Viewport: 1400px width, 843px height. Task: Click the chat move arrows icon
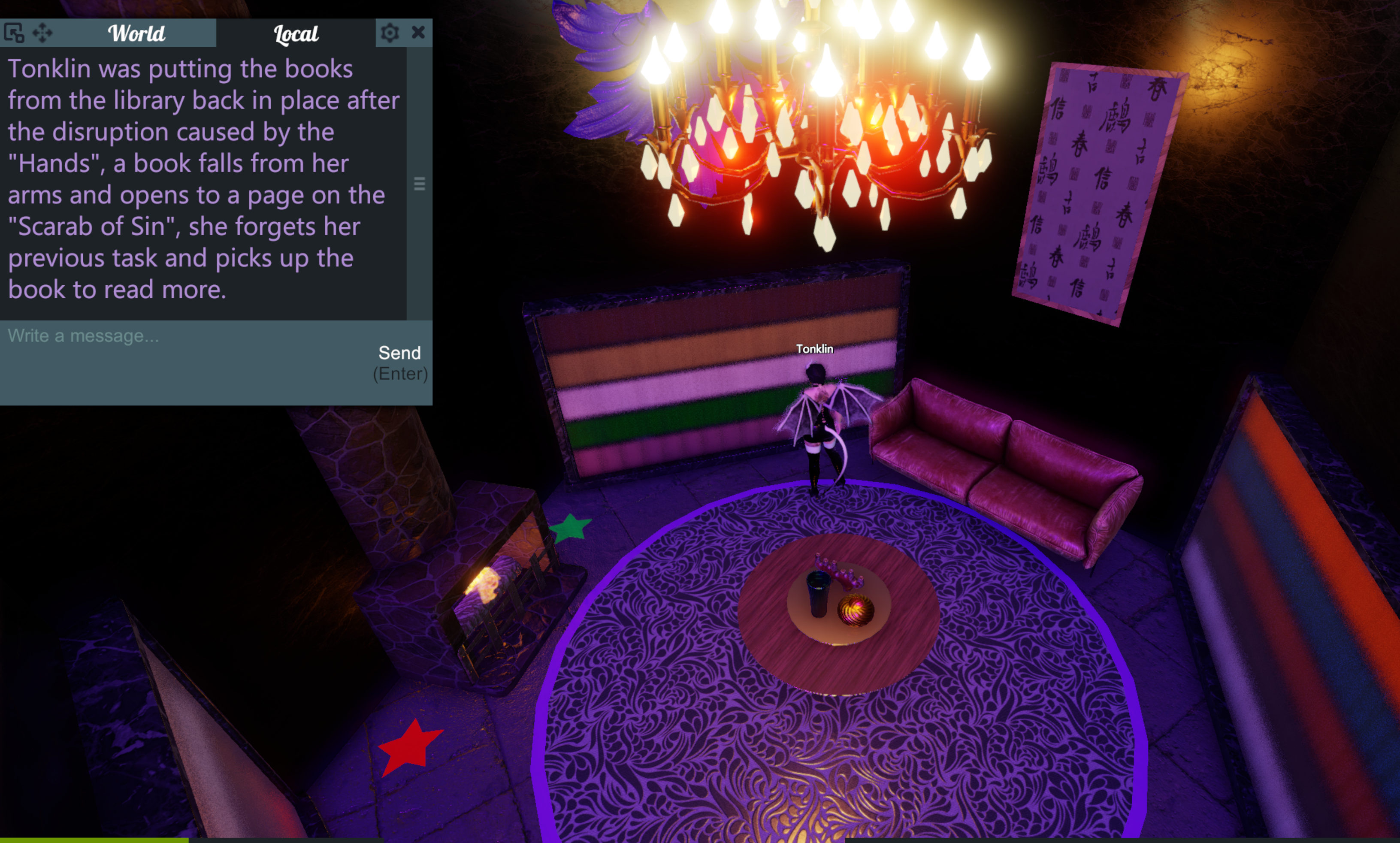pos(42,33)
